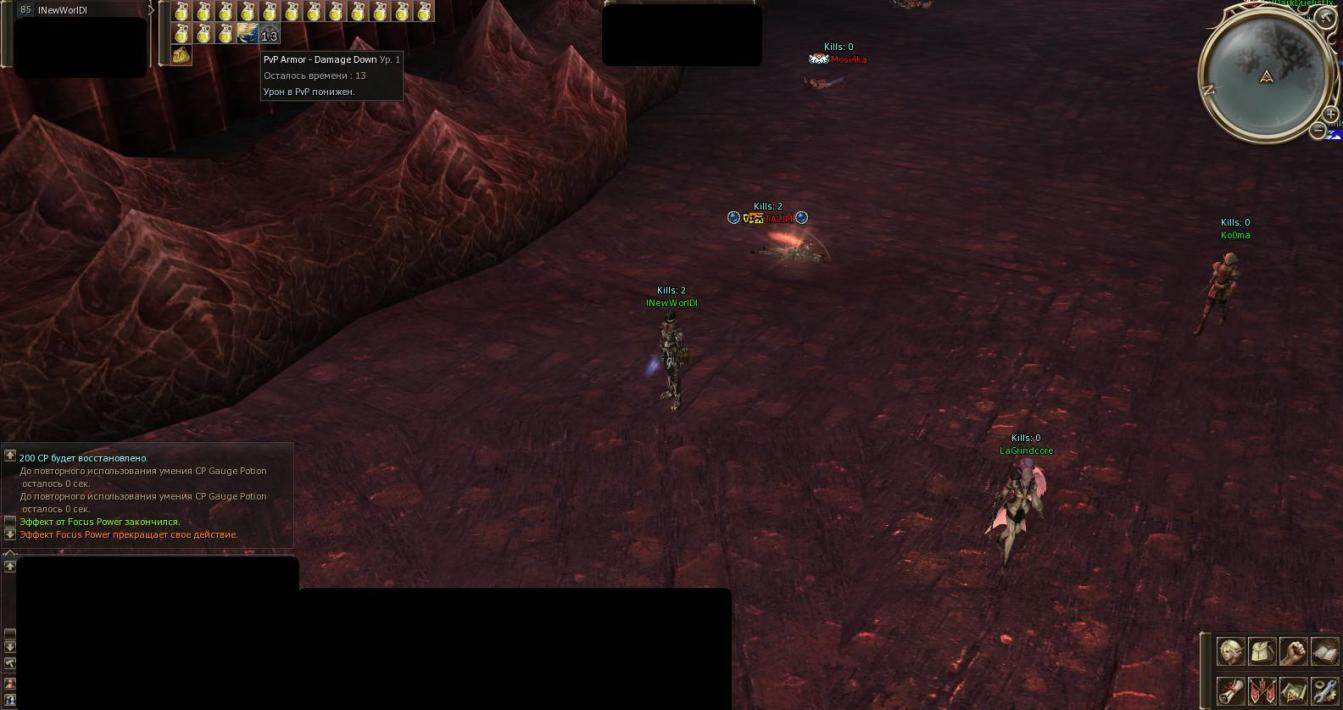Click the circular minimap radar
1343x710 pixels.
1266,75
